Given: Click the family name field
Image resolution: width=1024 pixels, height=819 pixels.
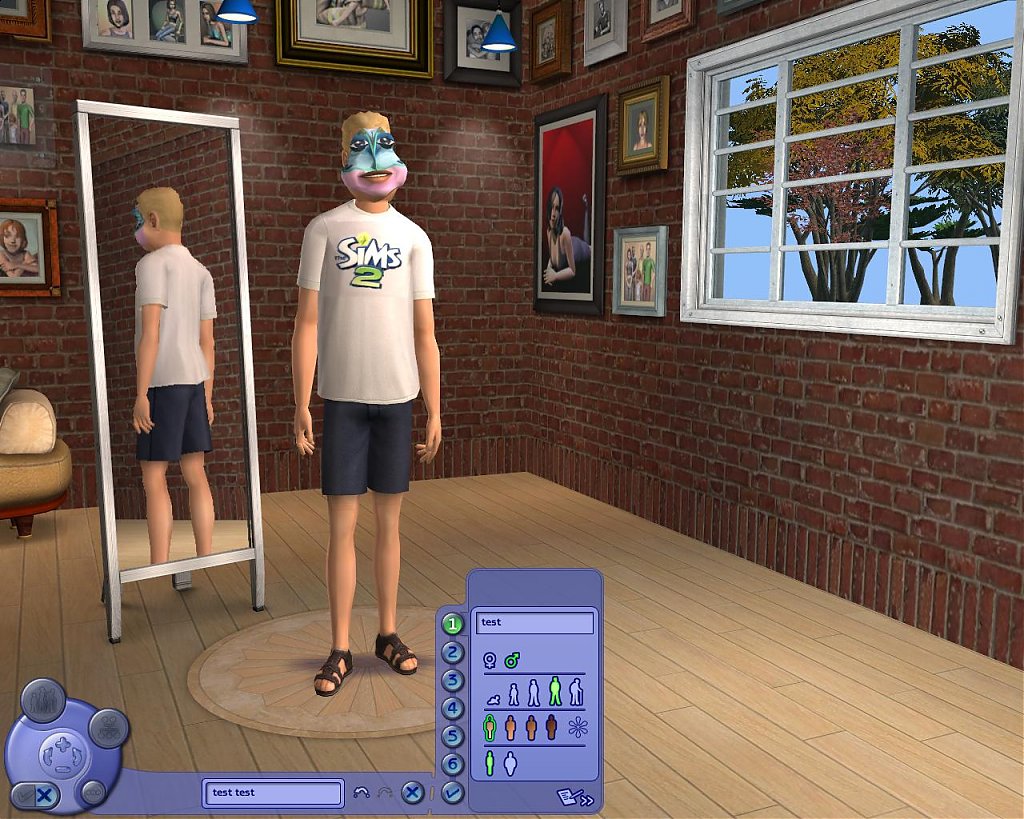Looking at the screenshot, I should (x=272, y=793).
